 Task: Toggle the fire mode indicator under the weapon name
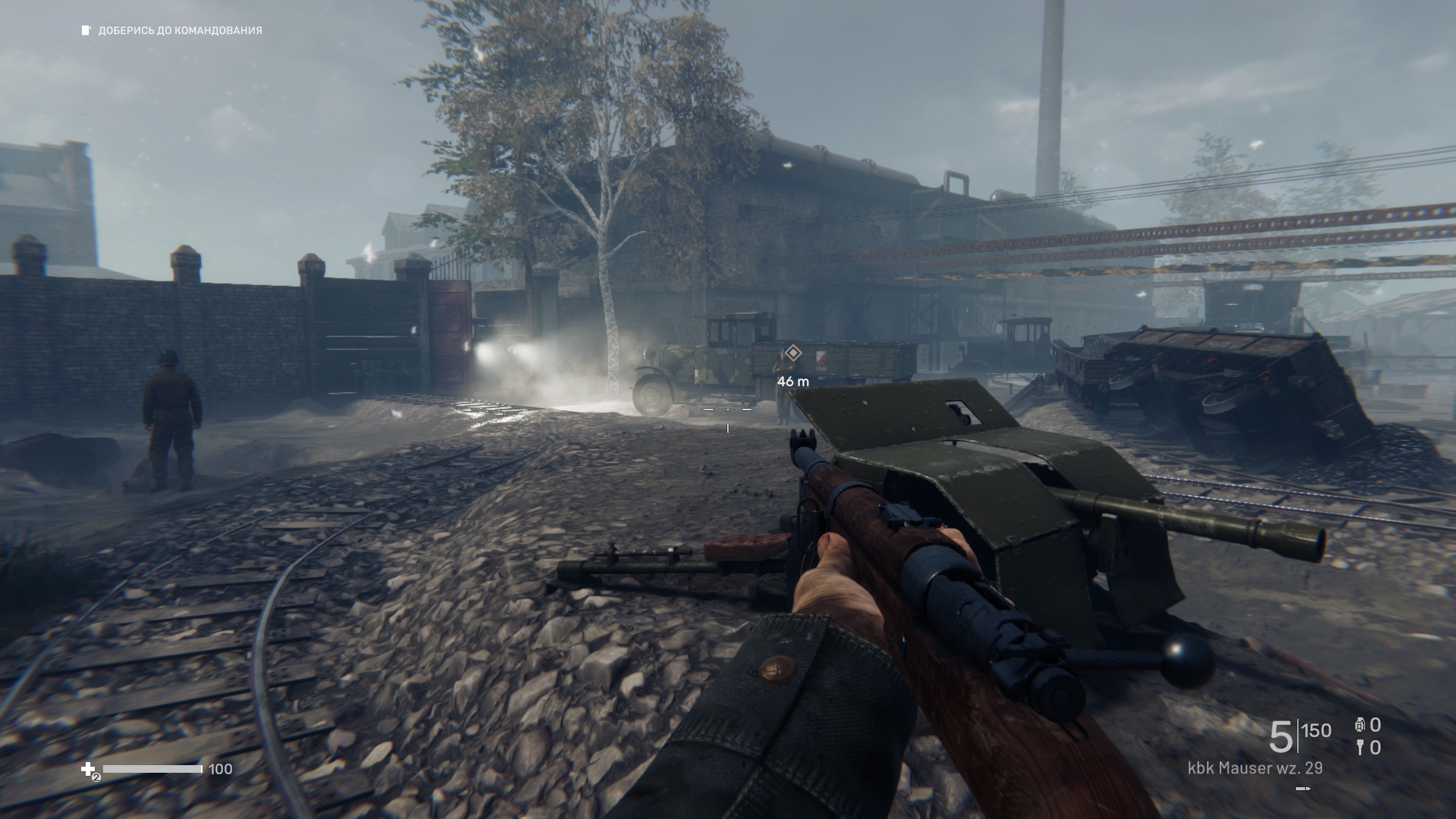[1303, 789]
